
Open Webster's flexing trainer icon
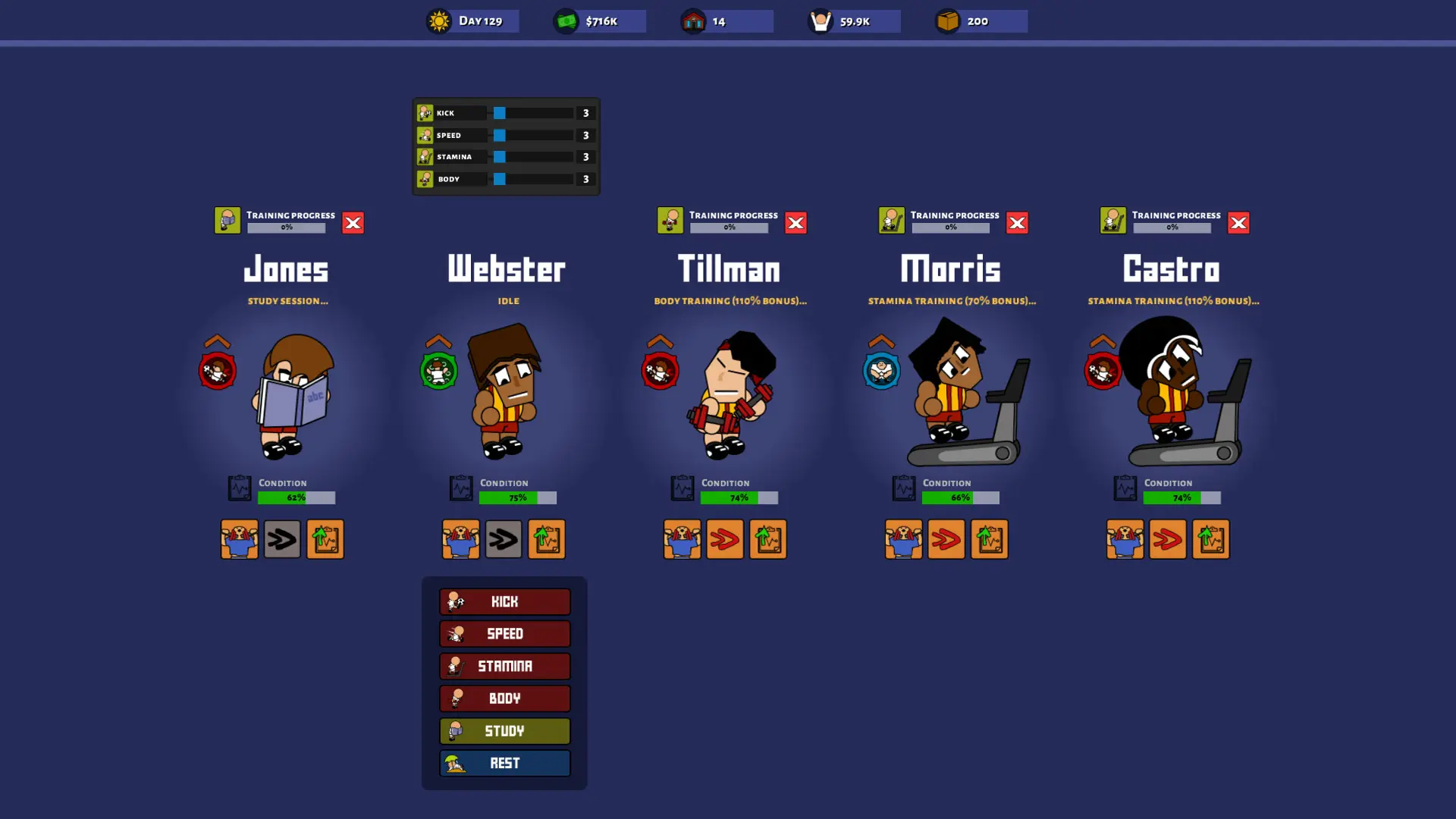coord(461,539)
